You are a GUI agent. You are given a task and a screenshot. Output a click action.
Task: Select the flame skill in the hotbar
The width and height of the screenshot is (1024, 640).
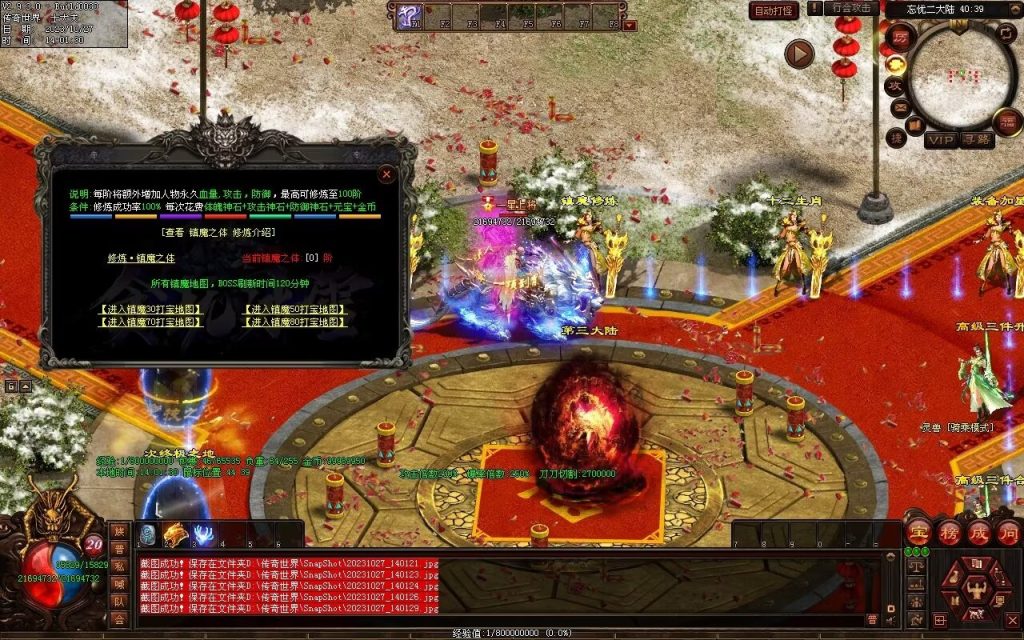click(x=176, y=534)
